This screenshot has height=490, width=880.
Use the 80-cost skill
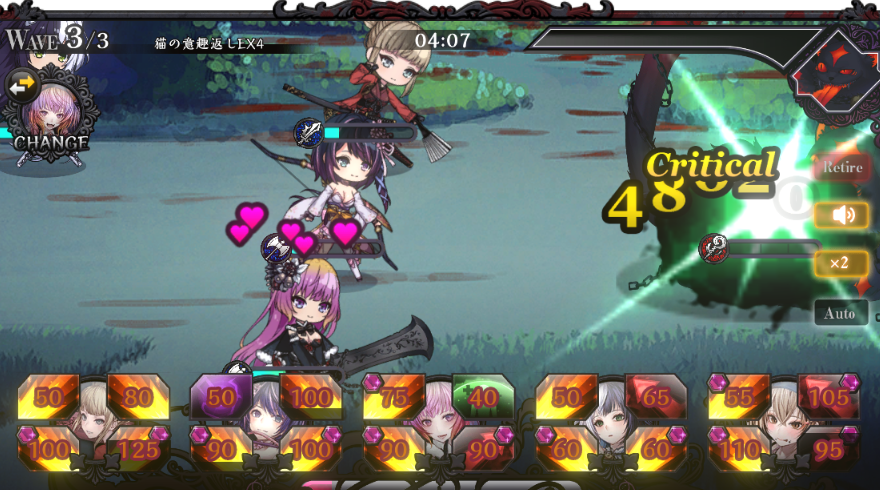137,397
